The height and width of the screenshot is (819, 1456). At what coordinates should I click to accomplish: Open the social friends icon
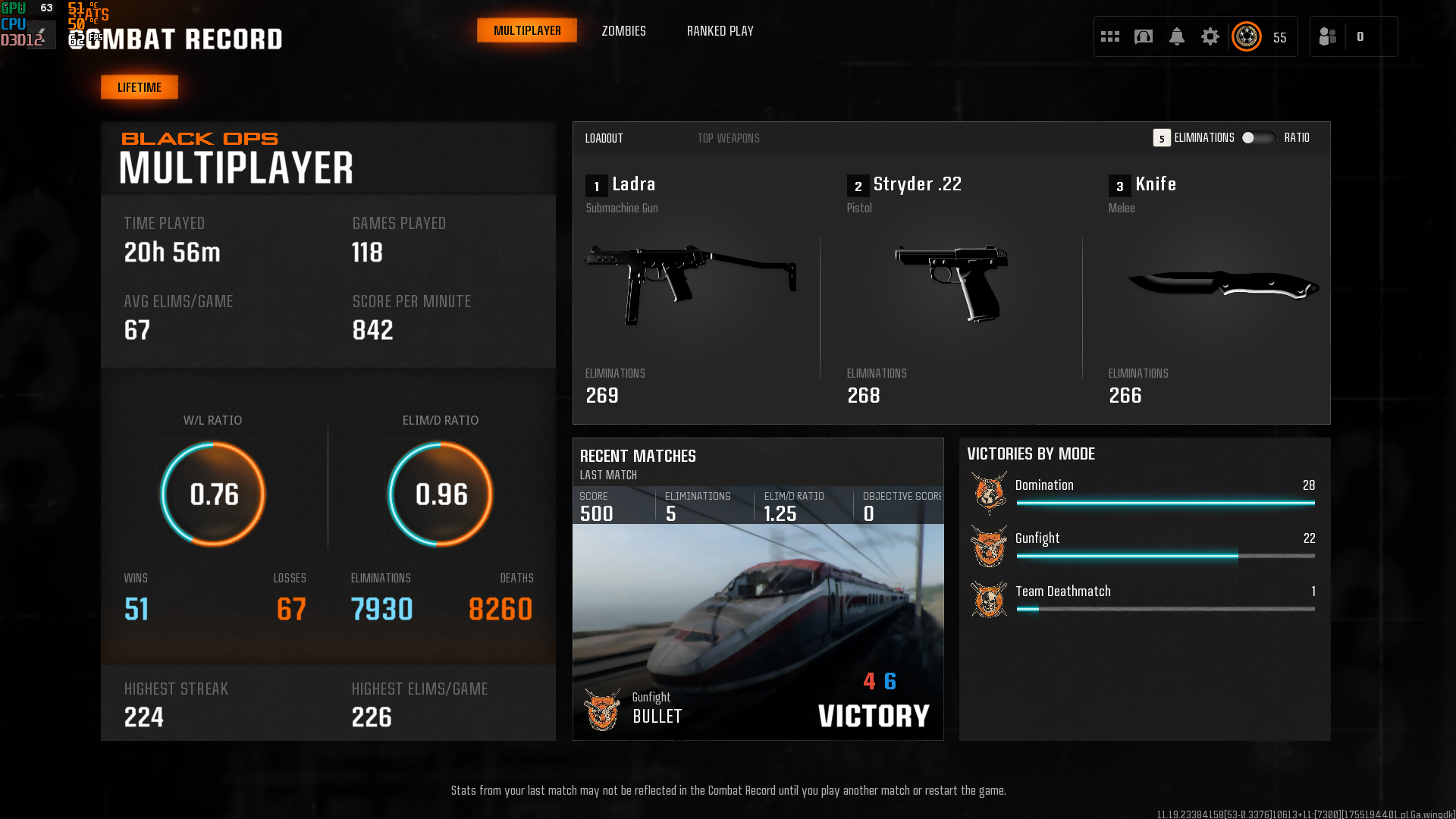point(1328,36)
